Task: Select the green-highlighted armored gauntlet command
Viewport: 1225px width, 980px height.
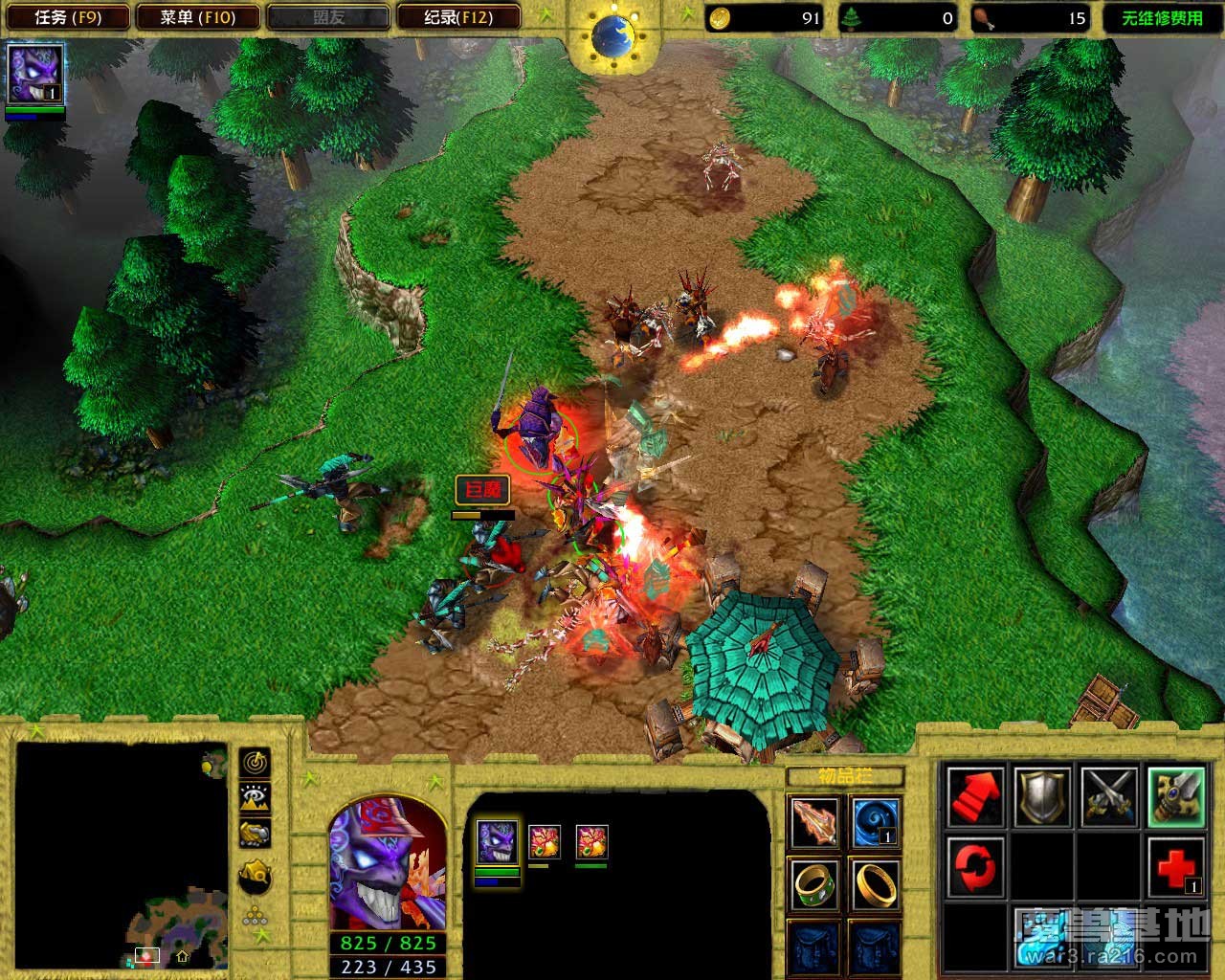Action: [x=1176, y=795]
